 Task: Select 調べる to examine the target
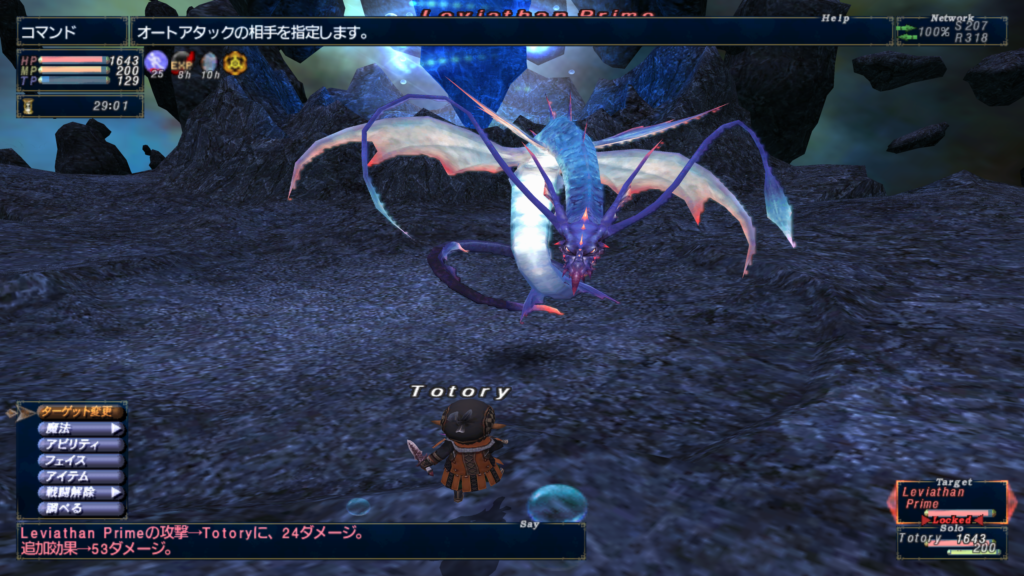coord(80,508)
